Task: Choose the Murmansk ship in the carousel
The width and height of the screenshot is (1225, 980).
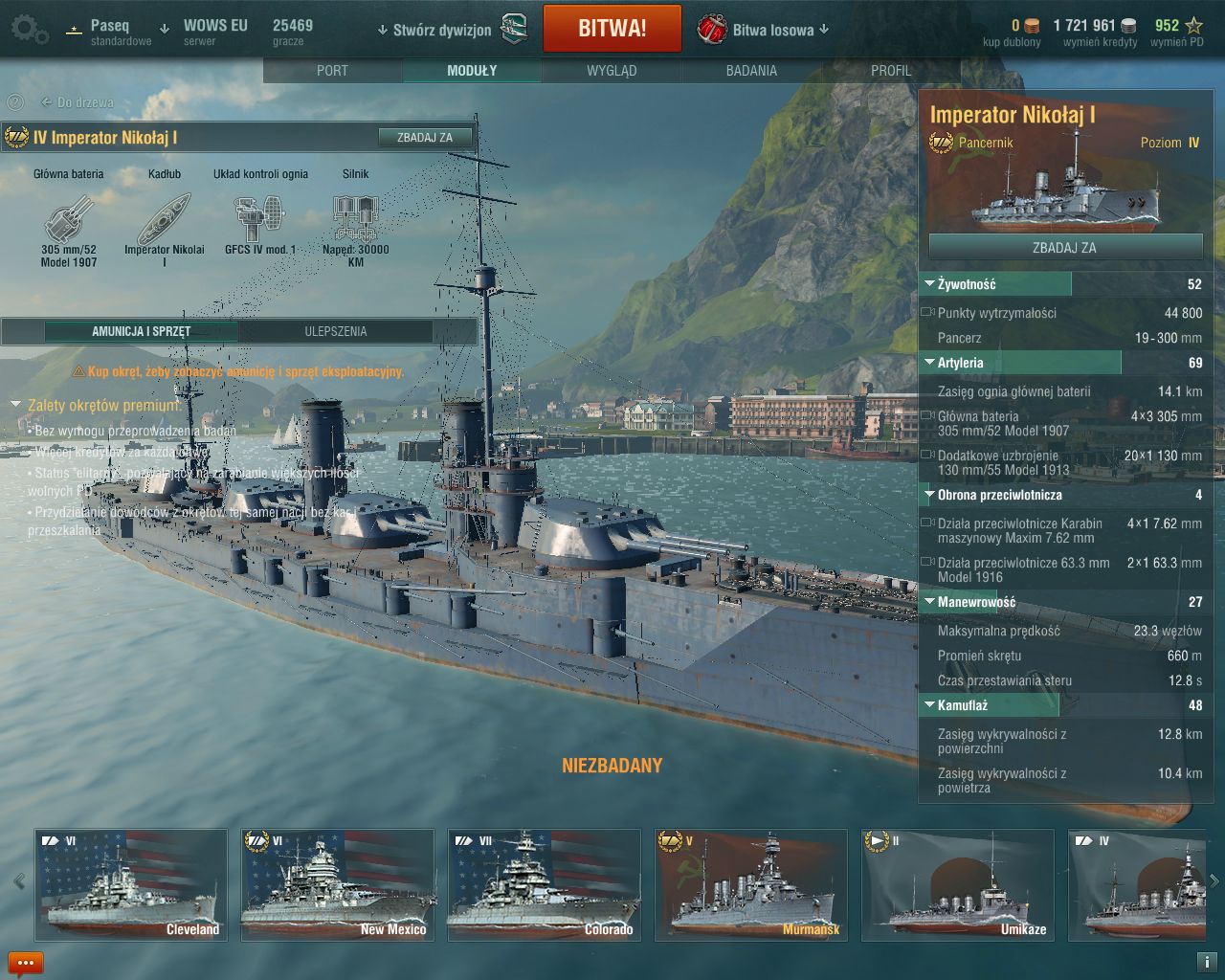Action: 751,885
